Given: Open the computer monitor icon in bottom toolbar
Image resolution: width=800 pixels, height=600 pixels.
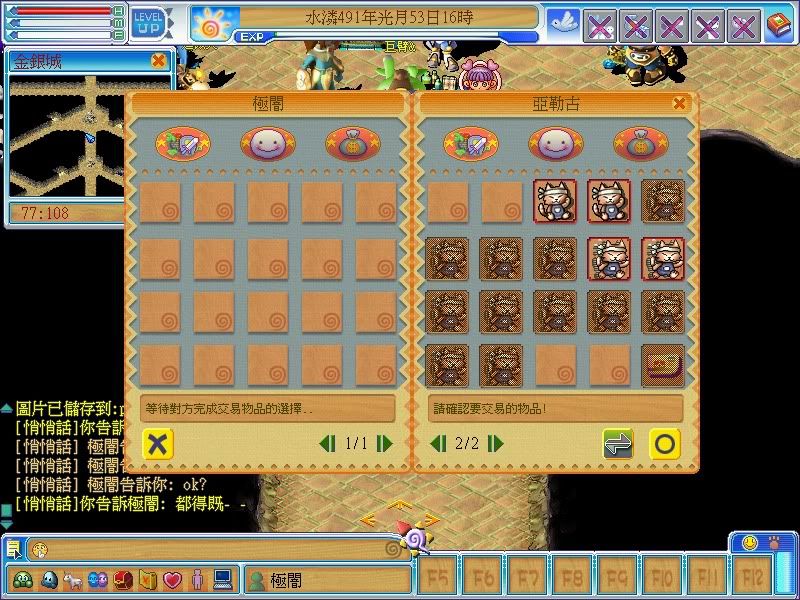Looking at the screenshot, I should pyautogui.click(x=222, y=579).
